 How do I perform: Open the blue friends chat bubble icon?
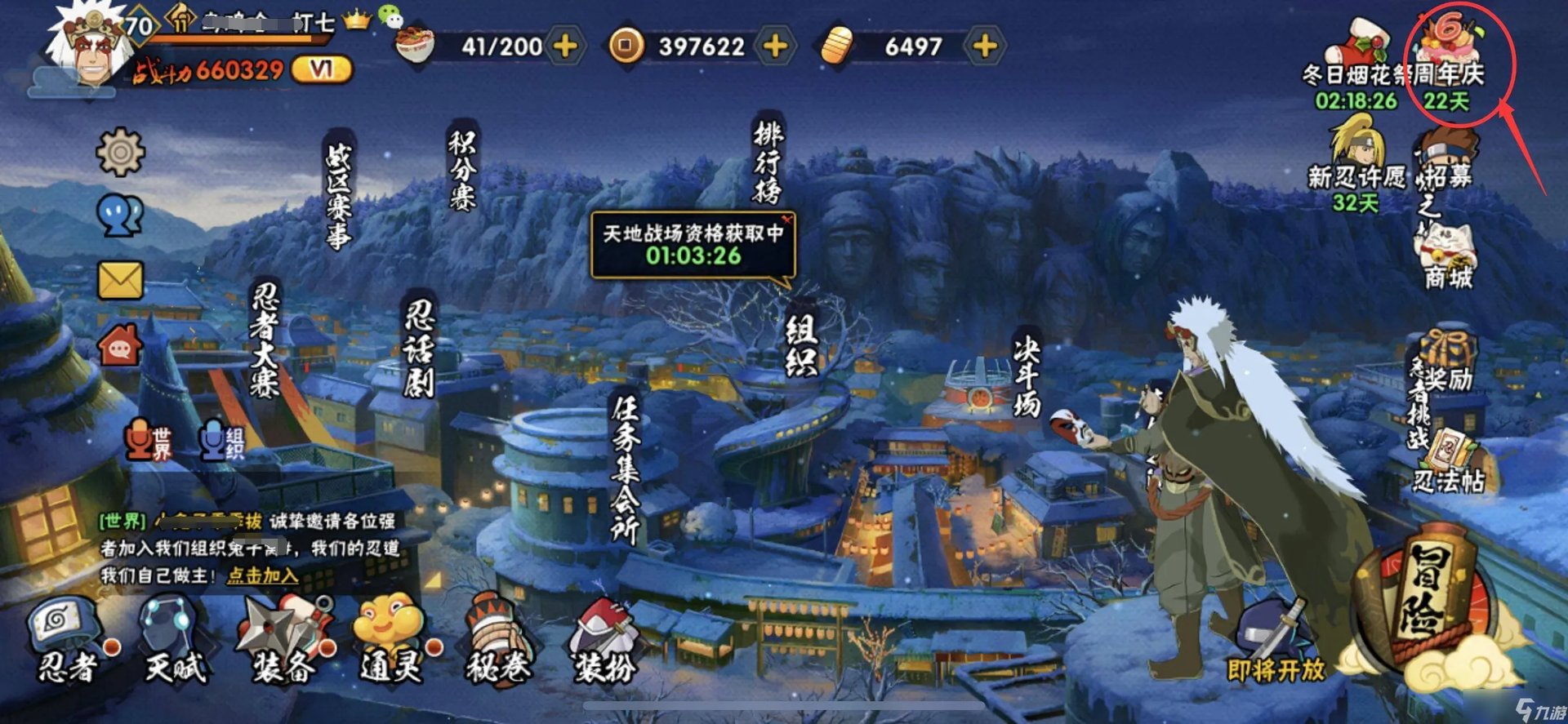coord(118,215)
